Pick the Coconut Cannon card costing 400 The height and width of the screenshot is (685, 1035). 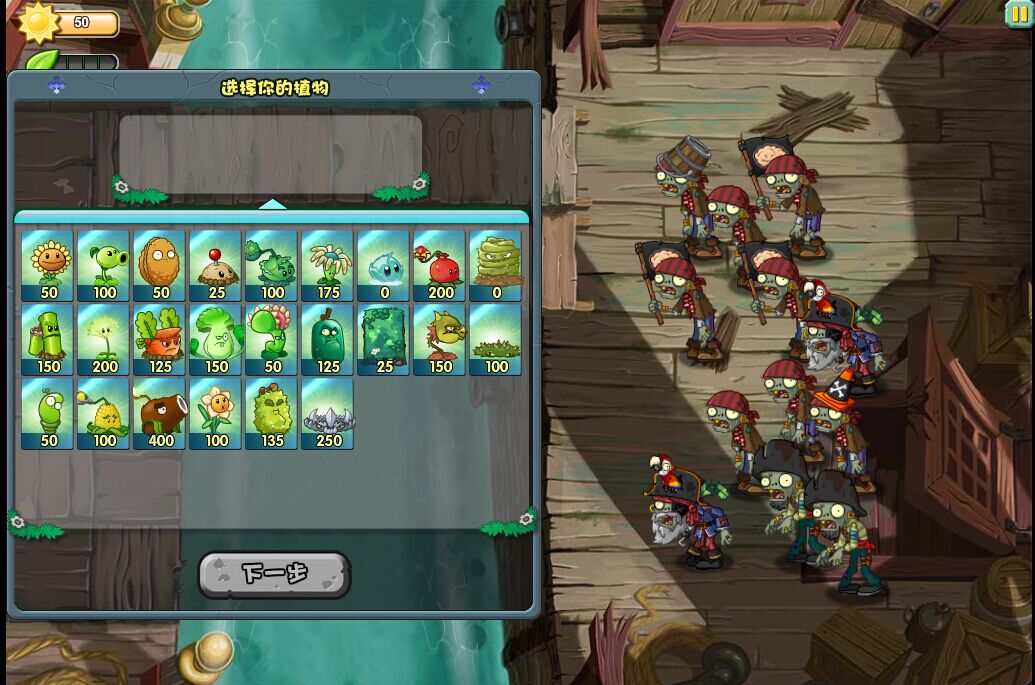(159, 414)
